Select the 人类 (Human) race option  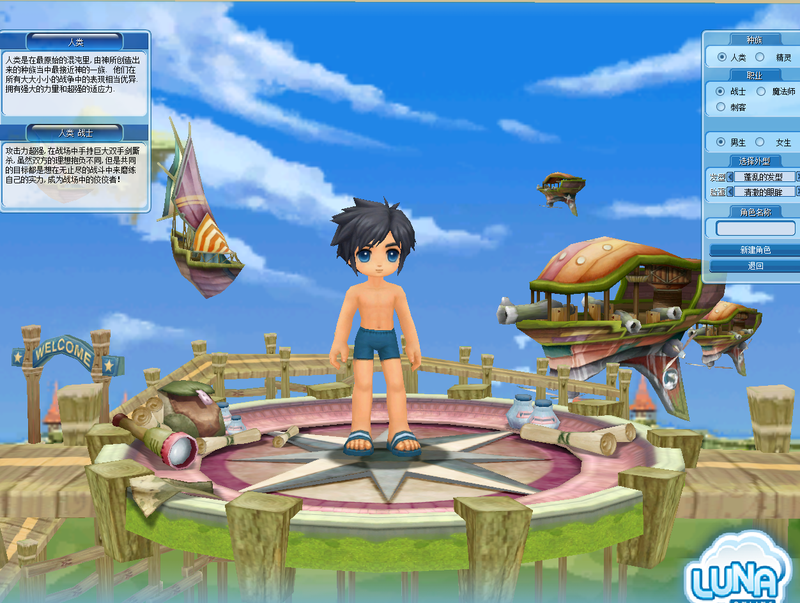tap(722, 58)
